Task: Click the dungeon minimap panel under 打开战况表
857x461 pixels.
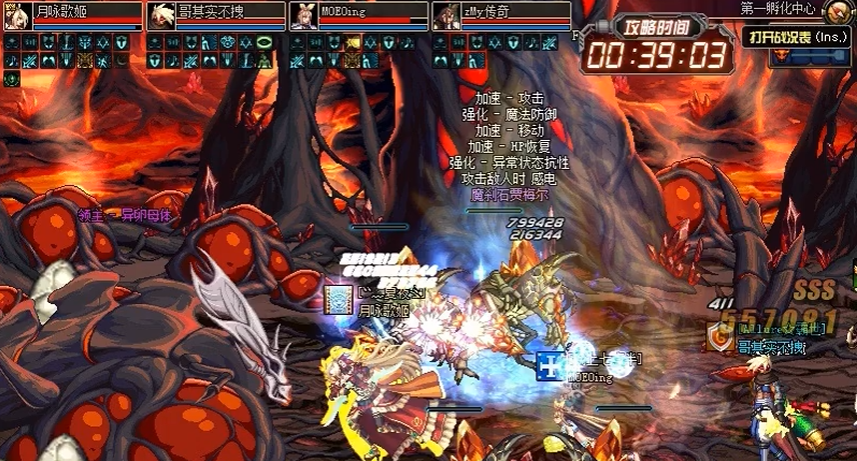Action: tap(810, 57)
